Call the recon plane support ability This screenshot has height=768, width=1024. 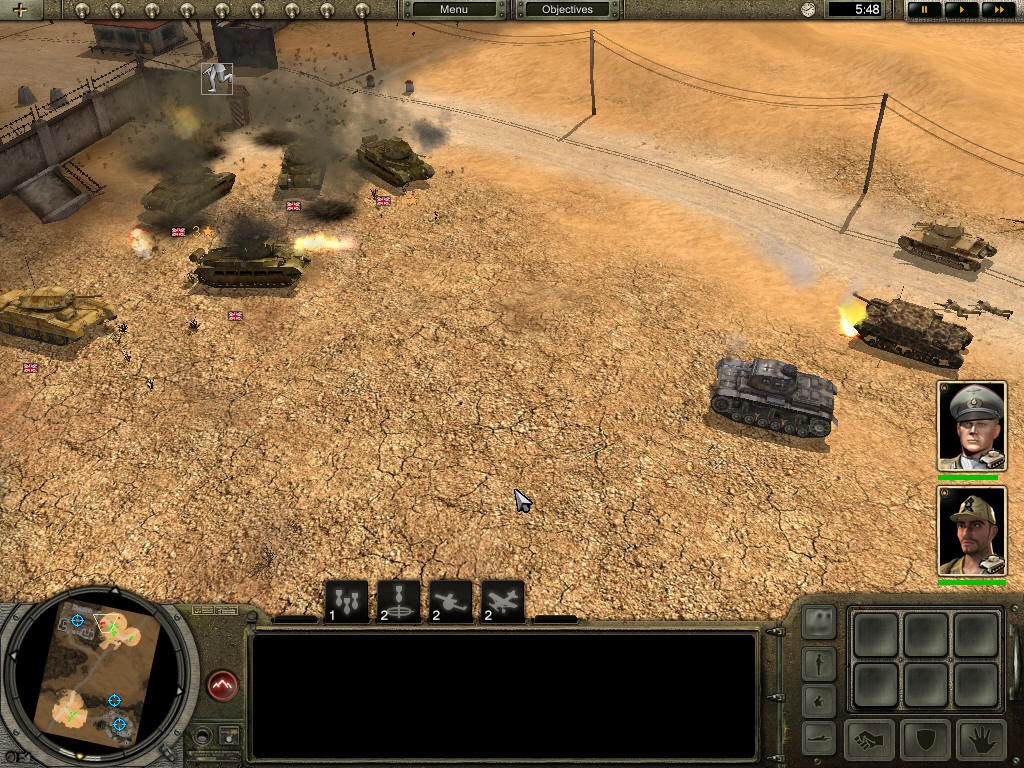coord(451,602)
